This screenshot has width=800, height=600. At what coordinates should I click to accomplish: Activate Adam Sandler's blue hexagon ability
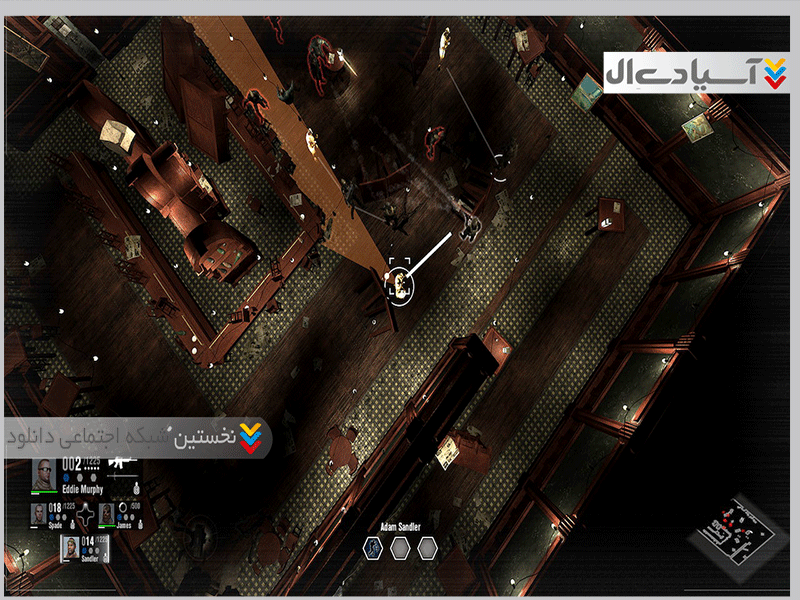[x=372, y=547]
